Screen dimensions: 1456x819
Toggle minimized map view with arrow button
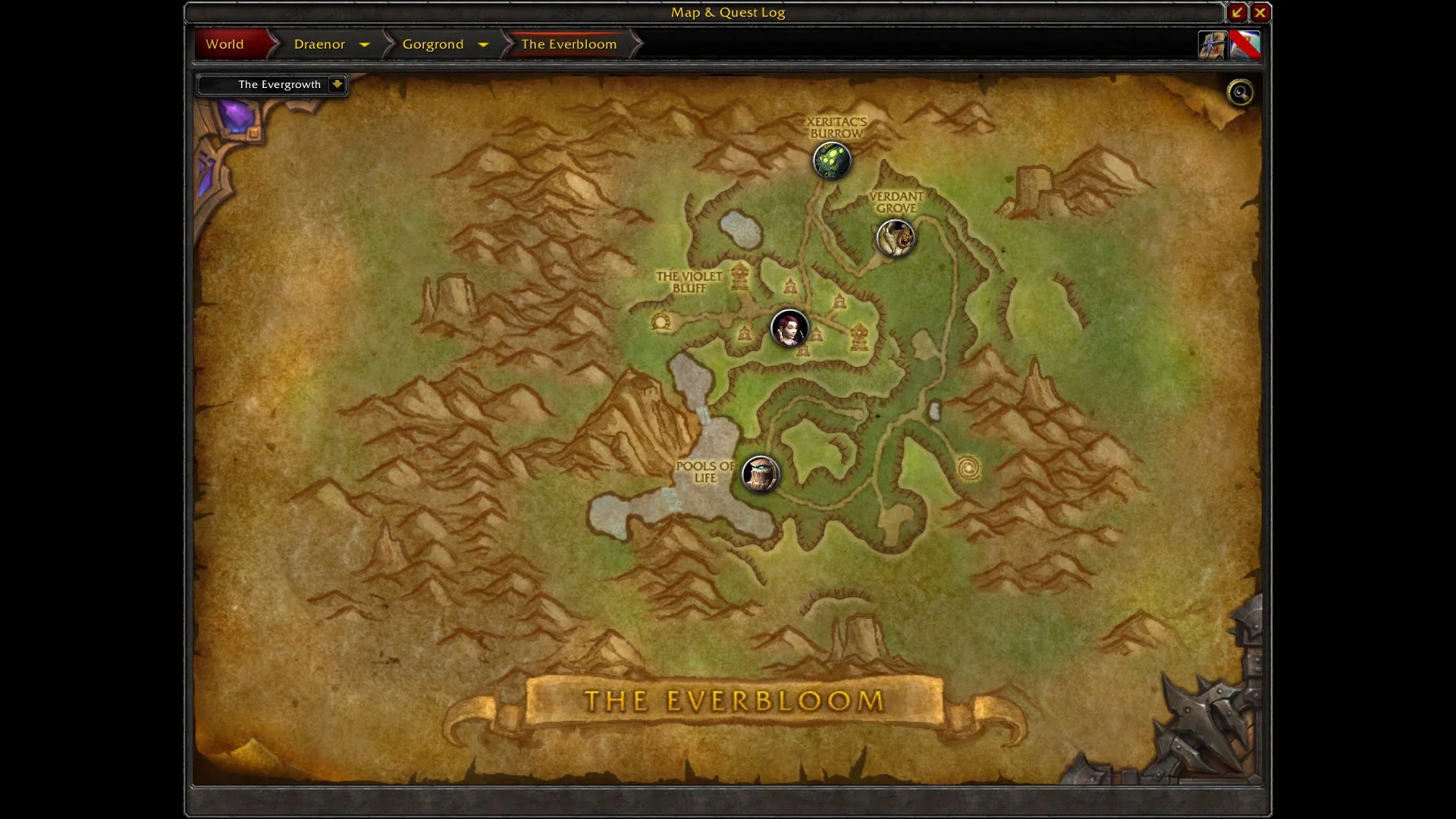pos(1236,12)
